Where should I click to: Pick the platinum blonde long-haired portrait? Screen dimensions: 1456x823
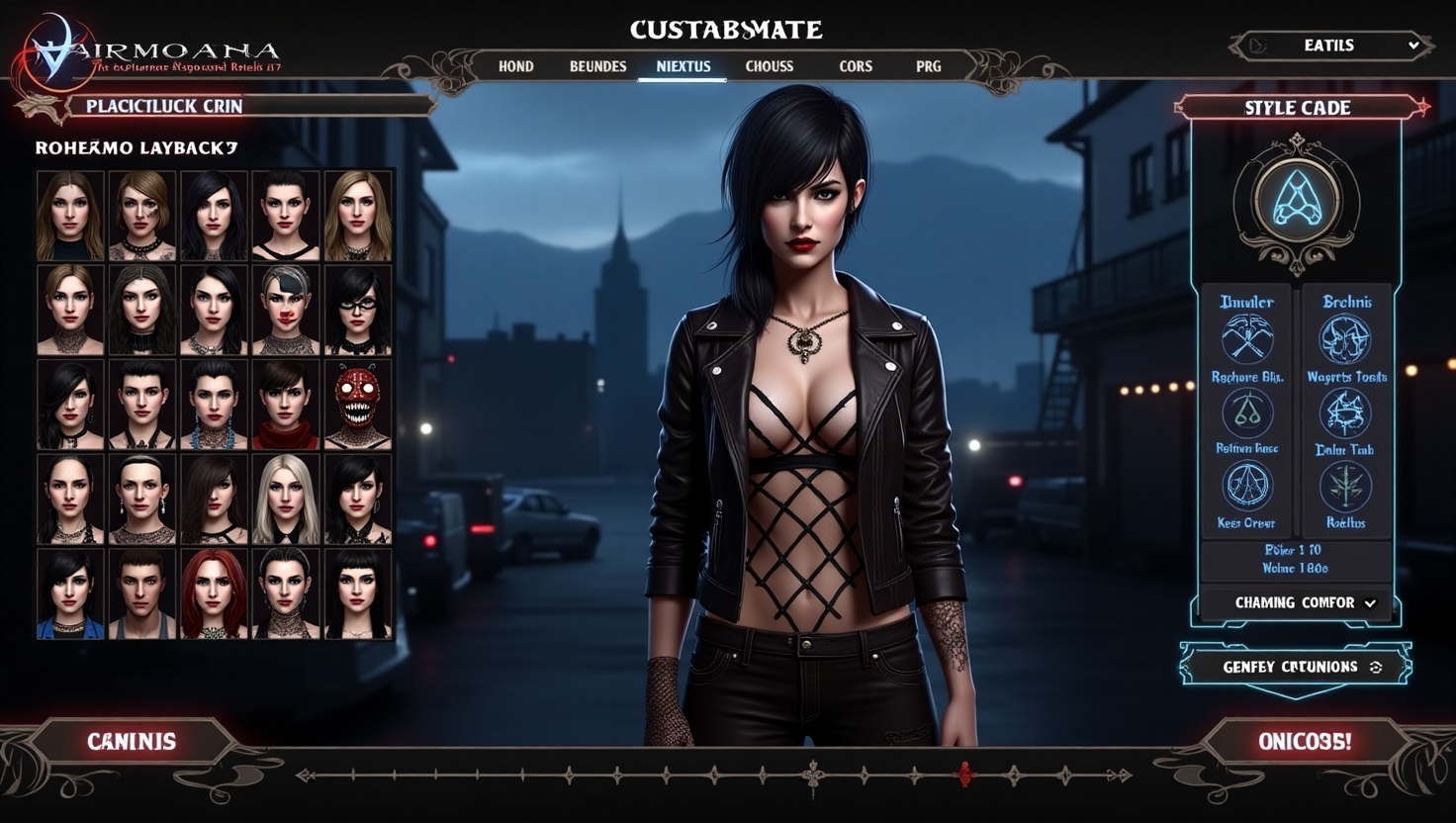tap(286, 500)
